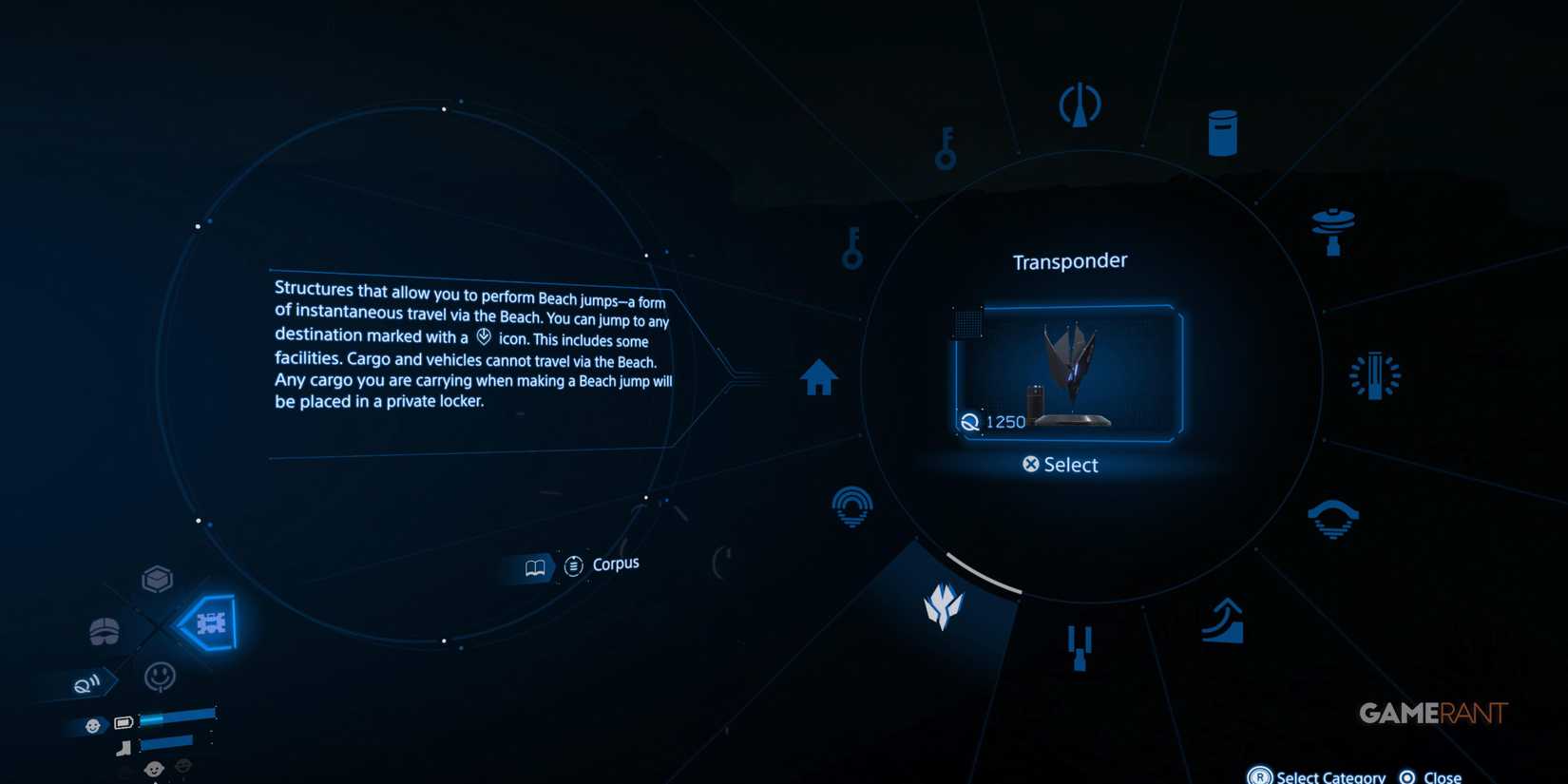Click the watchtower dome icon
Screen dimensions: 1568x784
852,506
